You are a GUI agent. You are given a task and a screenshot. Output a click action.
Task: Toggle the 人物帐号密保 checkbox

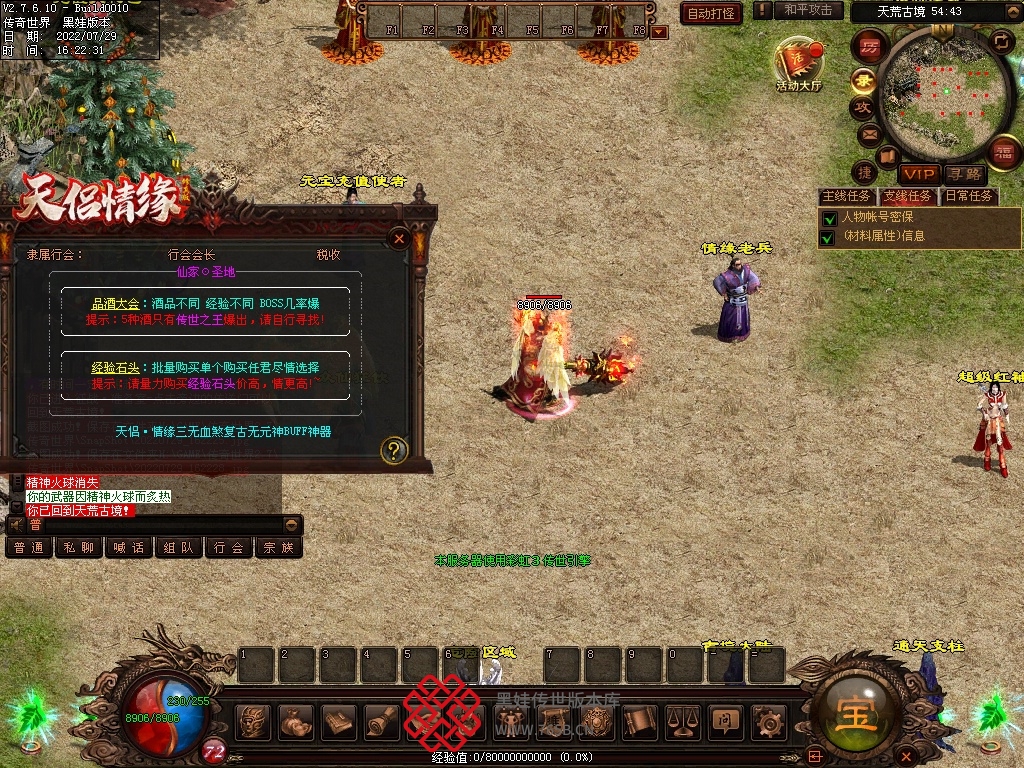coord(828,218)
